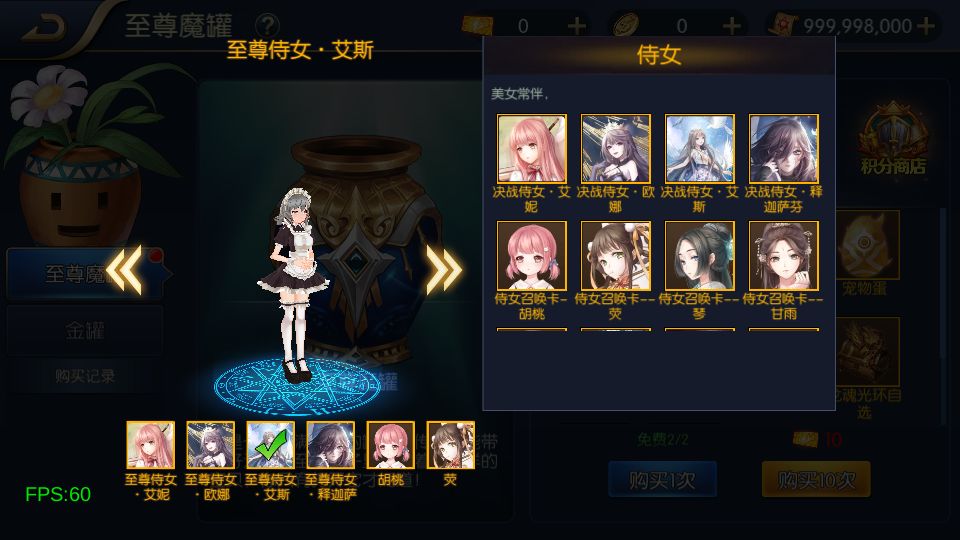View 决战侍女·艾妮 in the popup
Screen dimensions: 960x540
pos(532,149)
